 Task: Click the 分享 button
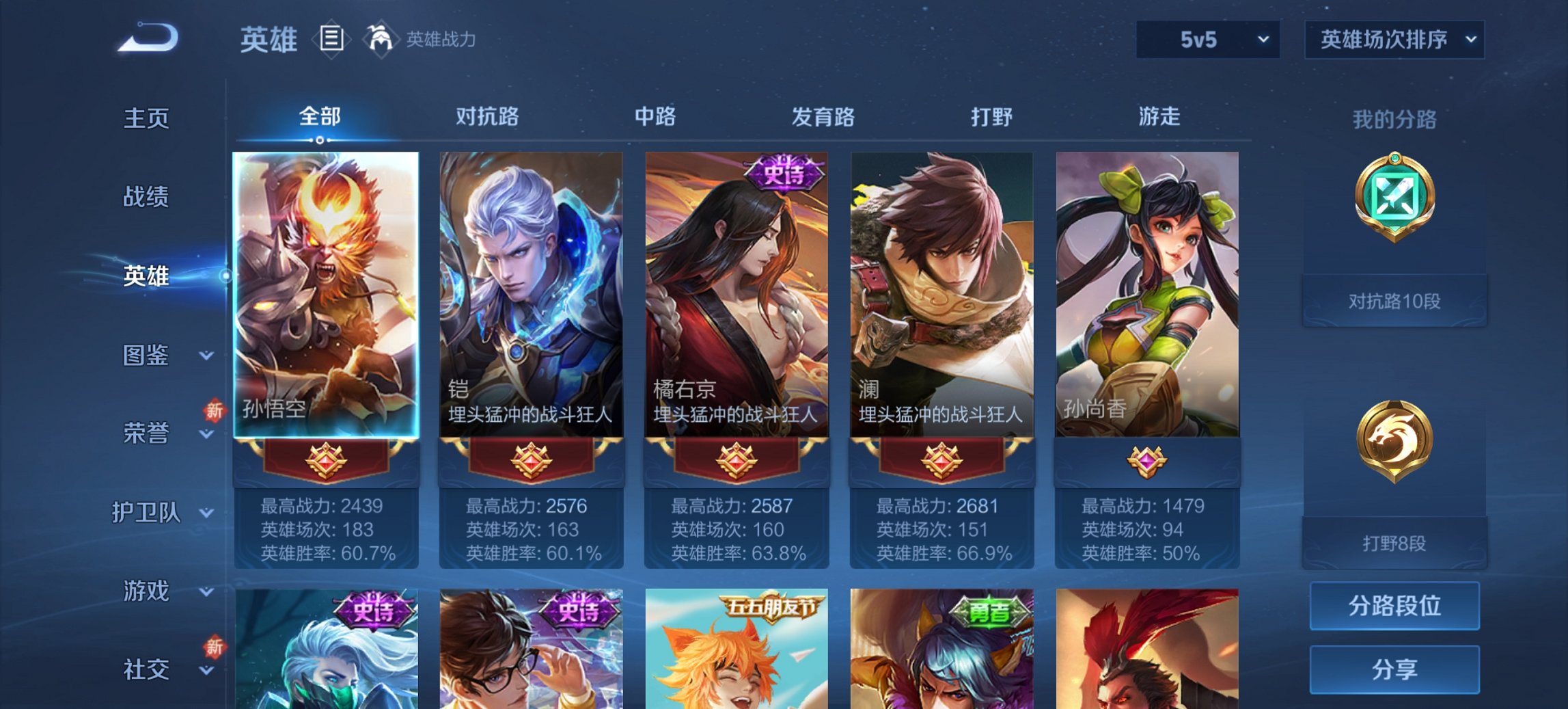(x=1394, y=671)
